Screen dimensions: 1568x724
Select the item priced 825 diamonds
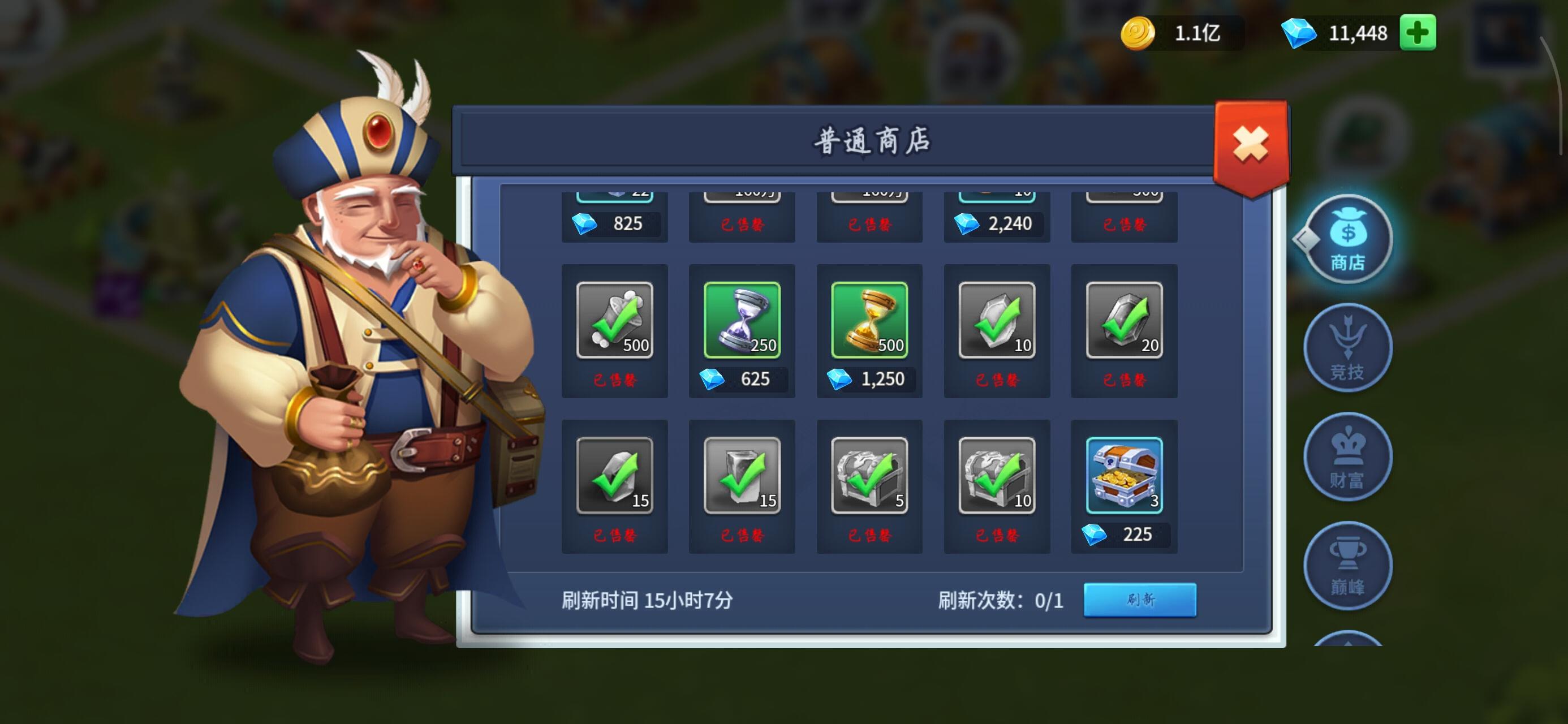(x=615, y=223)
